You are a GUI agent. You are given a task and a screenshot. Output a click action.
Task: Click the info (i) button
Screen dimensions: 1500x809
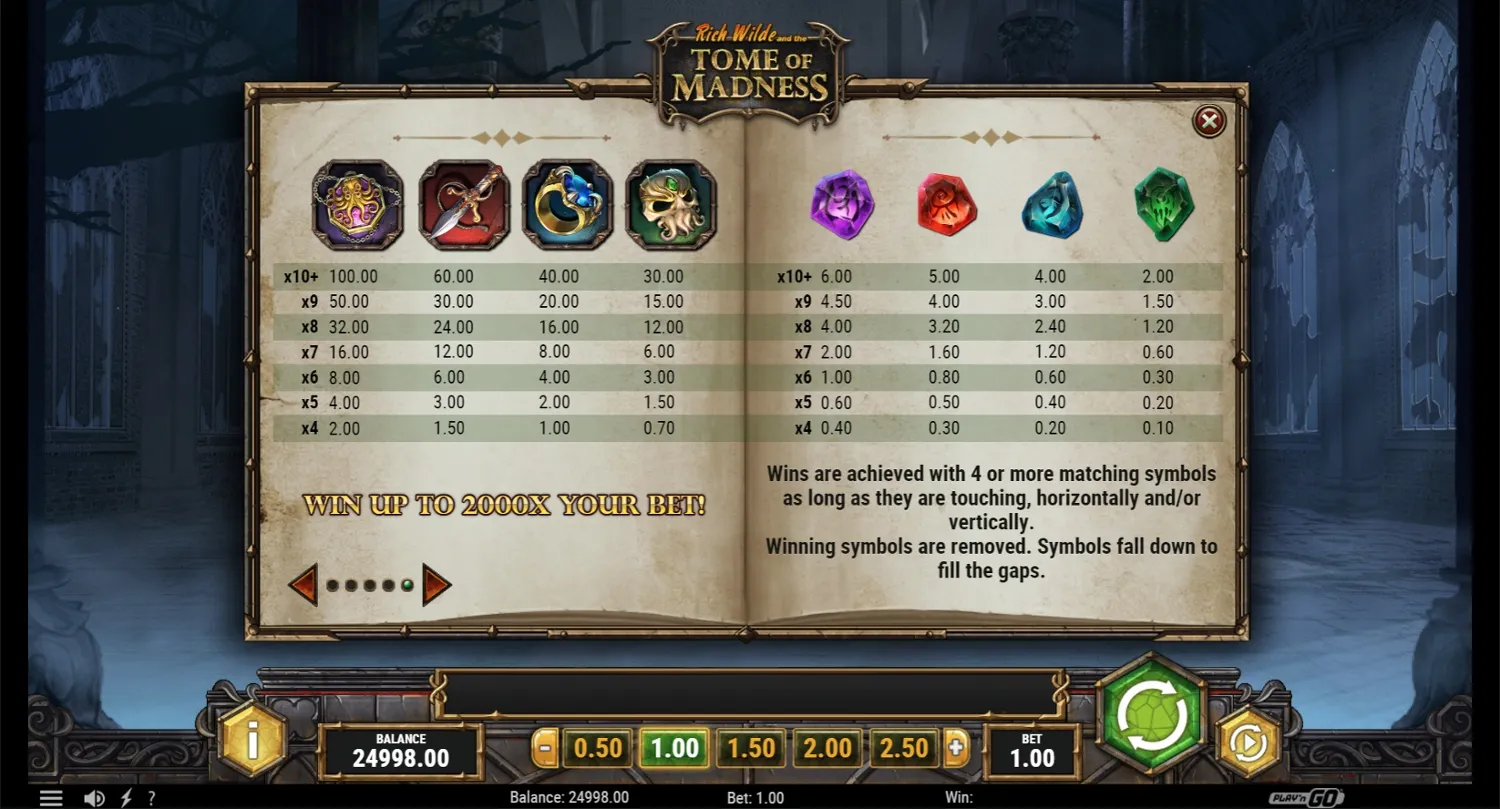click(251, 742)
